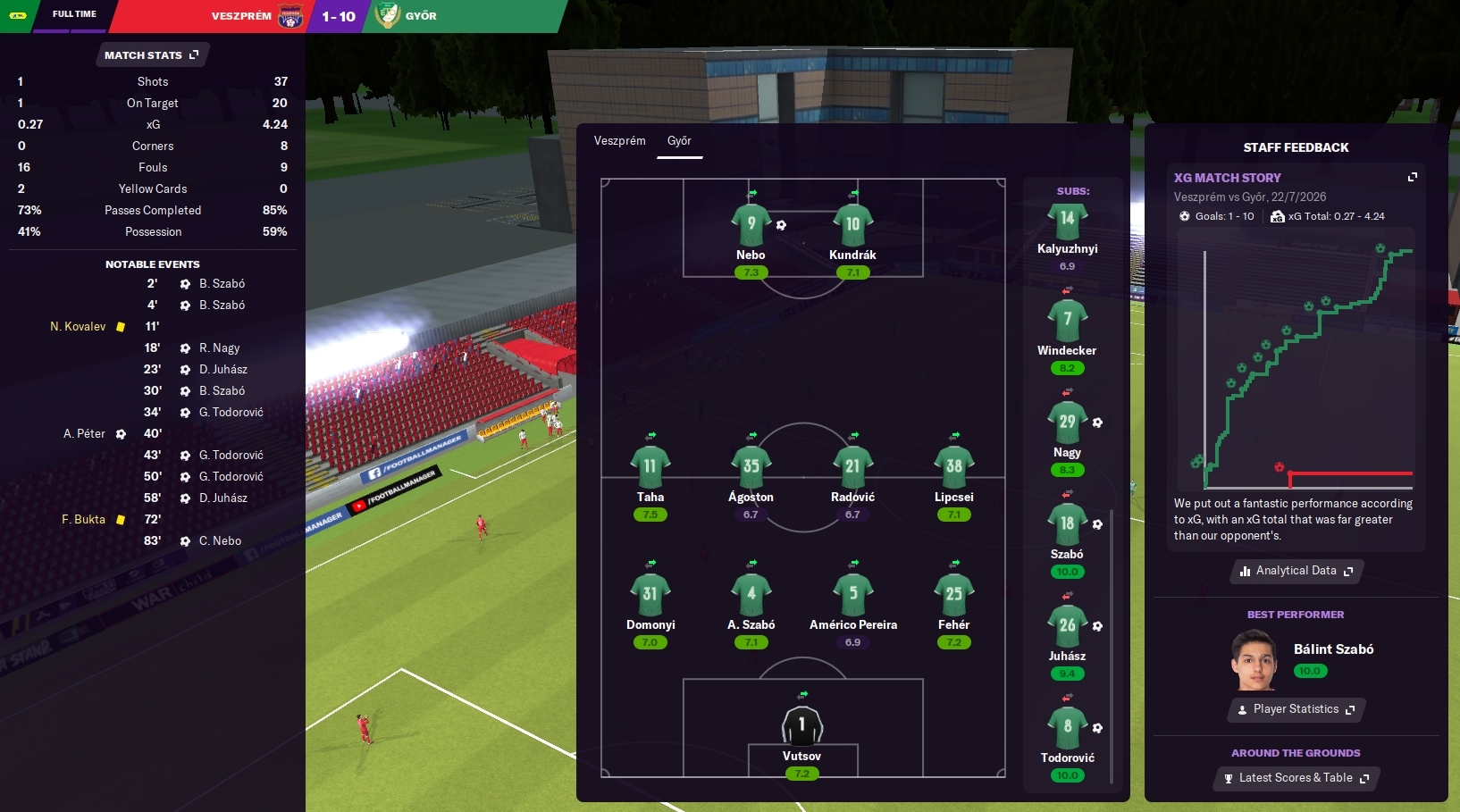Open Analytical Data
Viewport: 1460px width, 812px height.
(x=1296, y=571)
